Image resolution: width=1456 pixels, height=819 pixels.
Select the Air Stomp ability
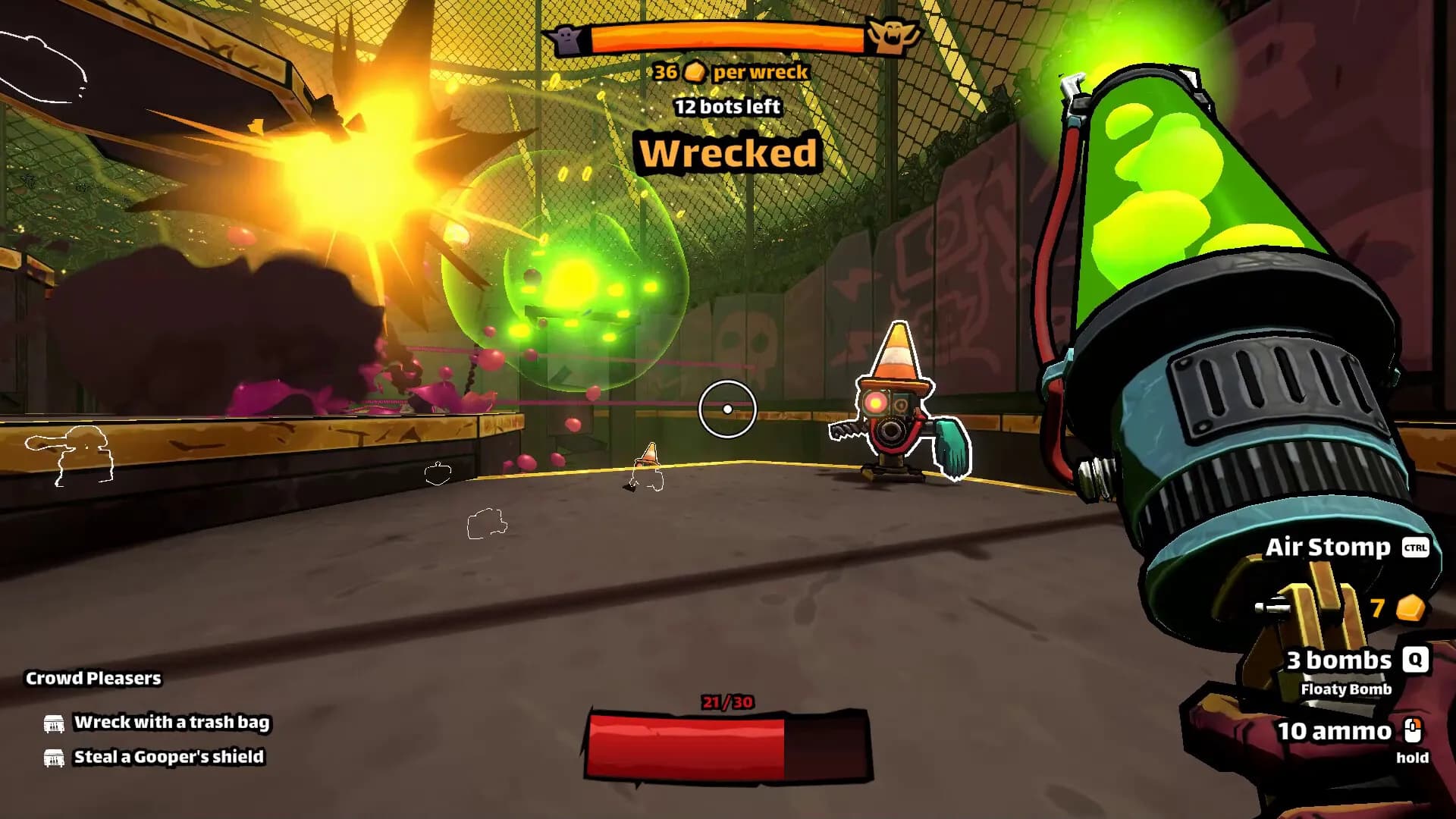click(x=1329, y=547)
